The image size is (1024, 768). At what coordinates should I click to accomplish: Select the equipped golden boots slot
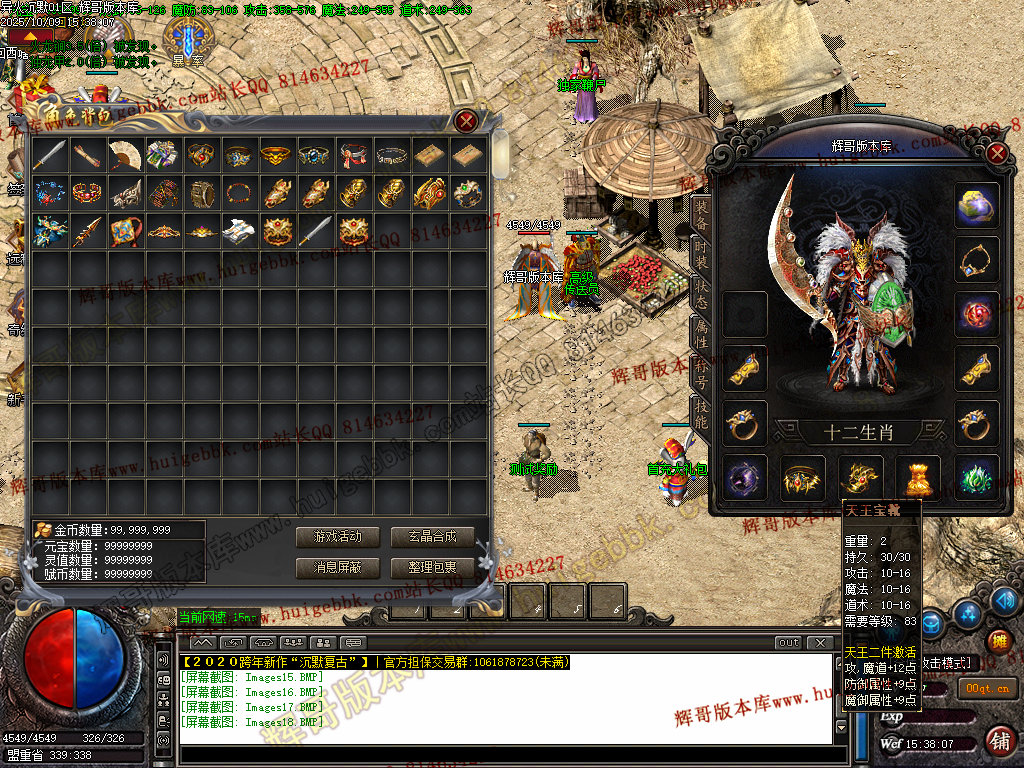click(x=918, y=477)
